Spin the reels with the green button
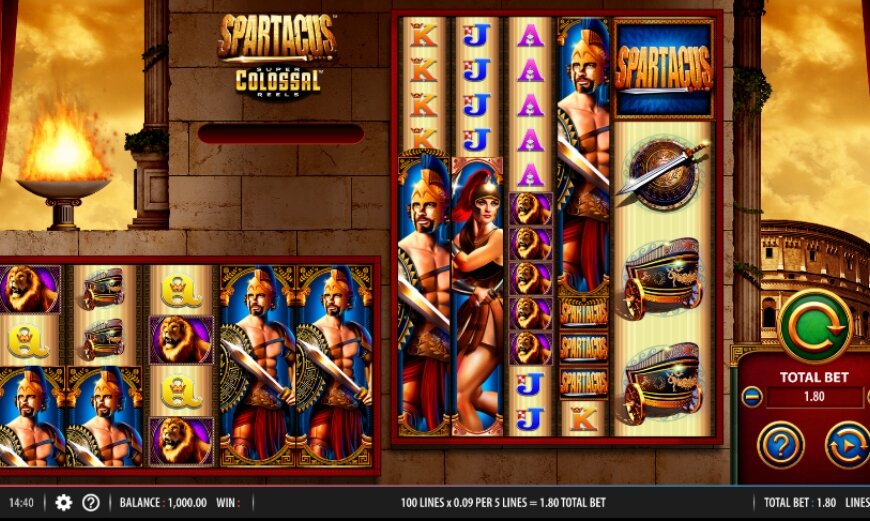Viewport: 870px width, 521px height. [x=815, y=326]
